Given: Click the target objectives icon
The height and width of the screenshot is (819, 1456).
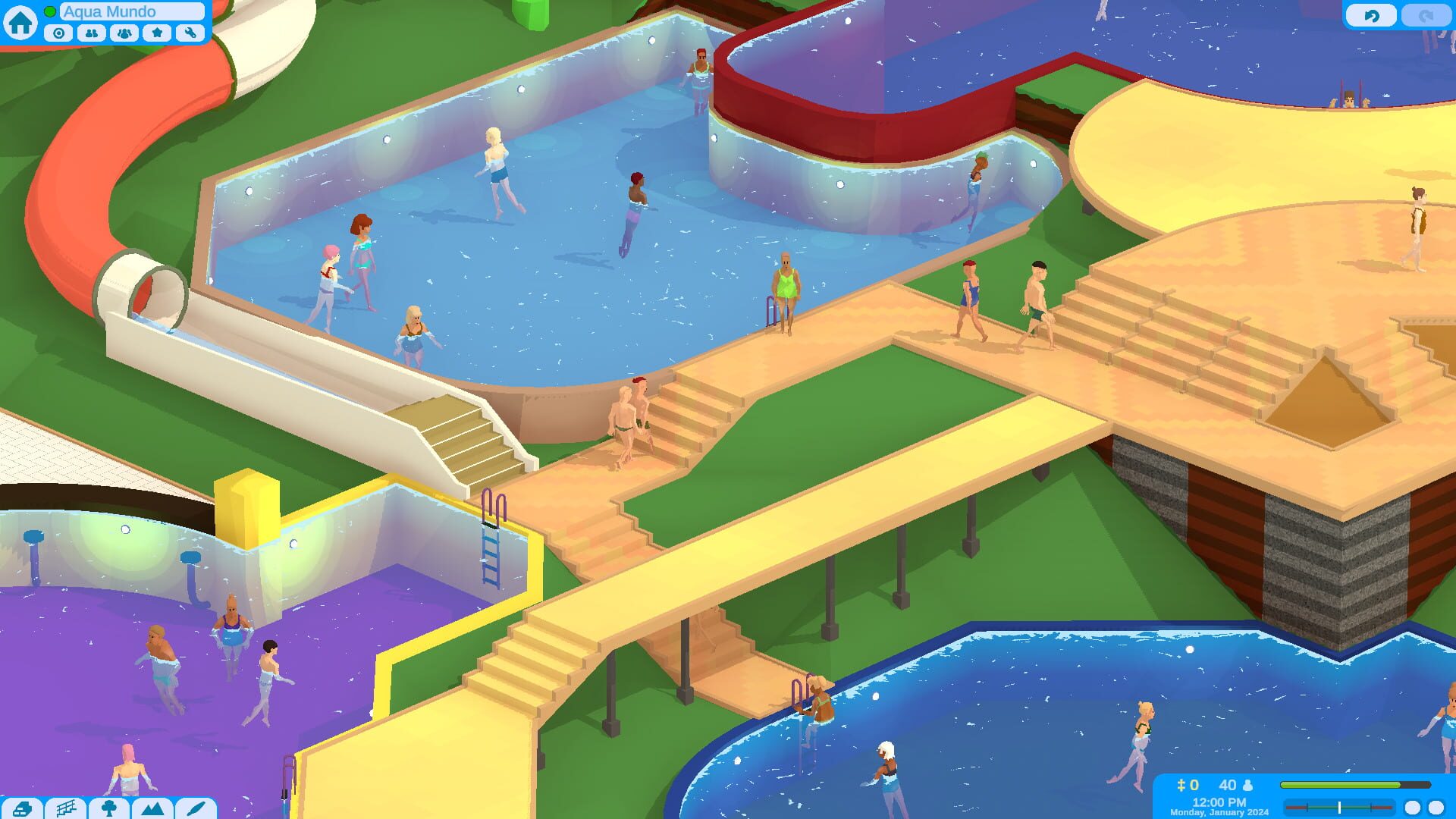Looking at the screenshot, I should click(58, 33).
